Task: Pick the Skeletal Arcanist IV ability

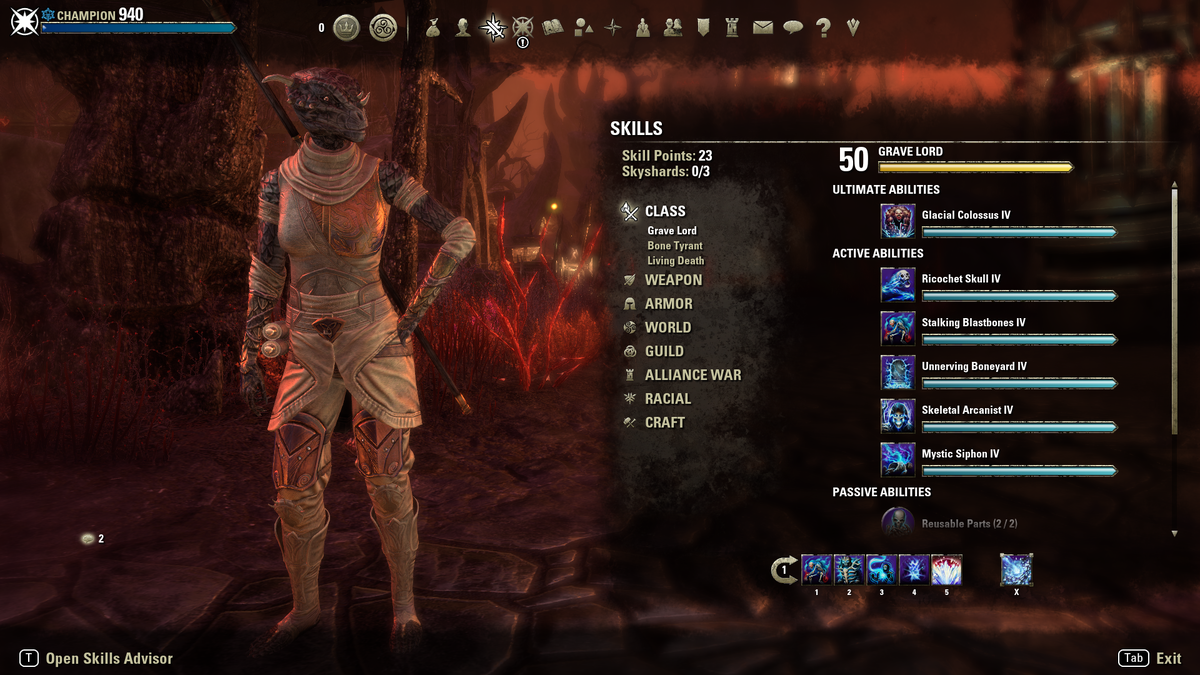Action: click(897, 416)
